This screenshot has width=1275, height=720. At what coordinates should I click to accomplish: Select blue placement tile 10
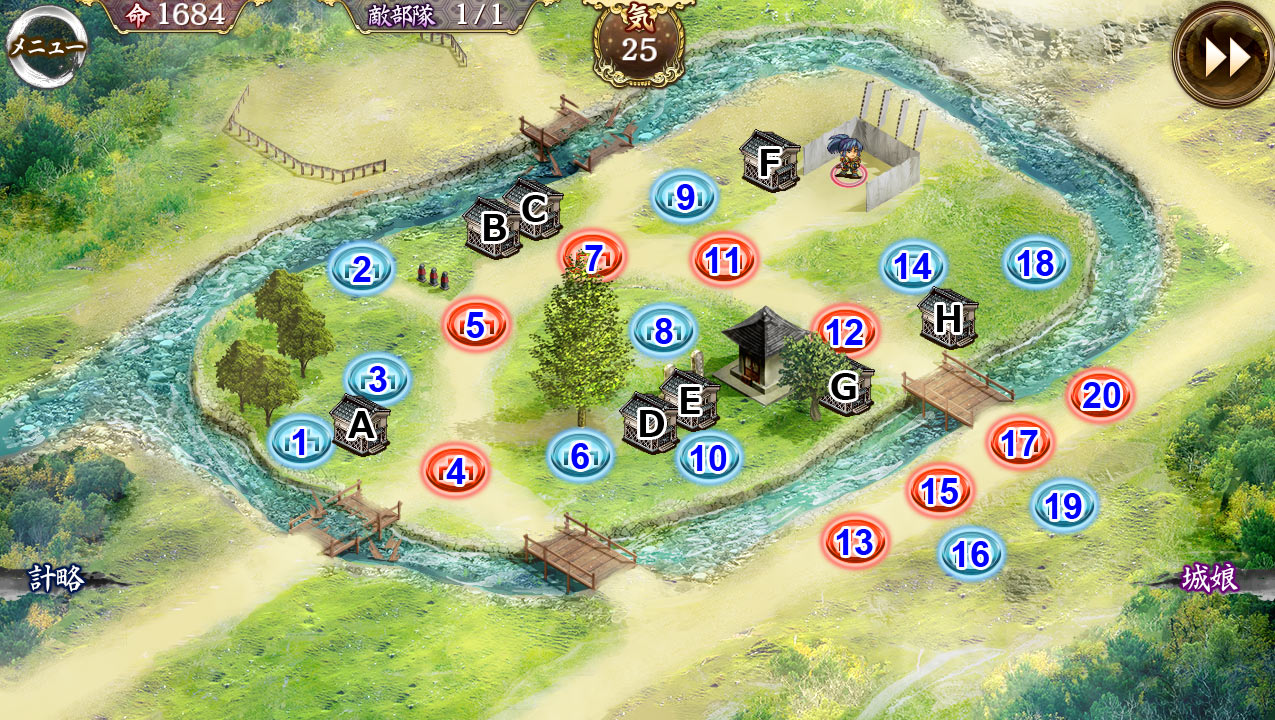[709, 458]
